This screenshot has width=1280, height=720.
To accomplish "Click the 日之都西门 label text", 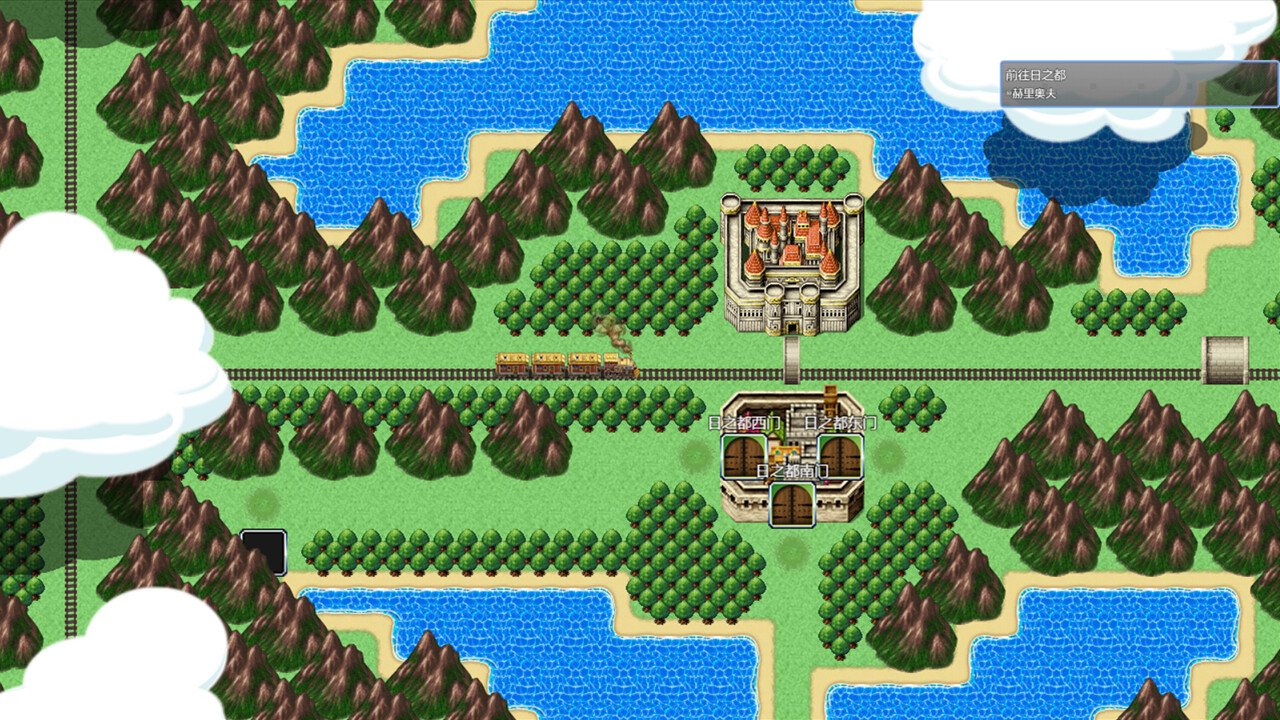I will coord(745,422).
